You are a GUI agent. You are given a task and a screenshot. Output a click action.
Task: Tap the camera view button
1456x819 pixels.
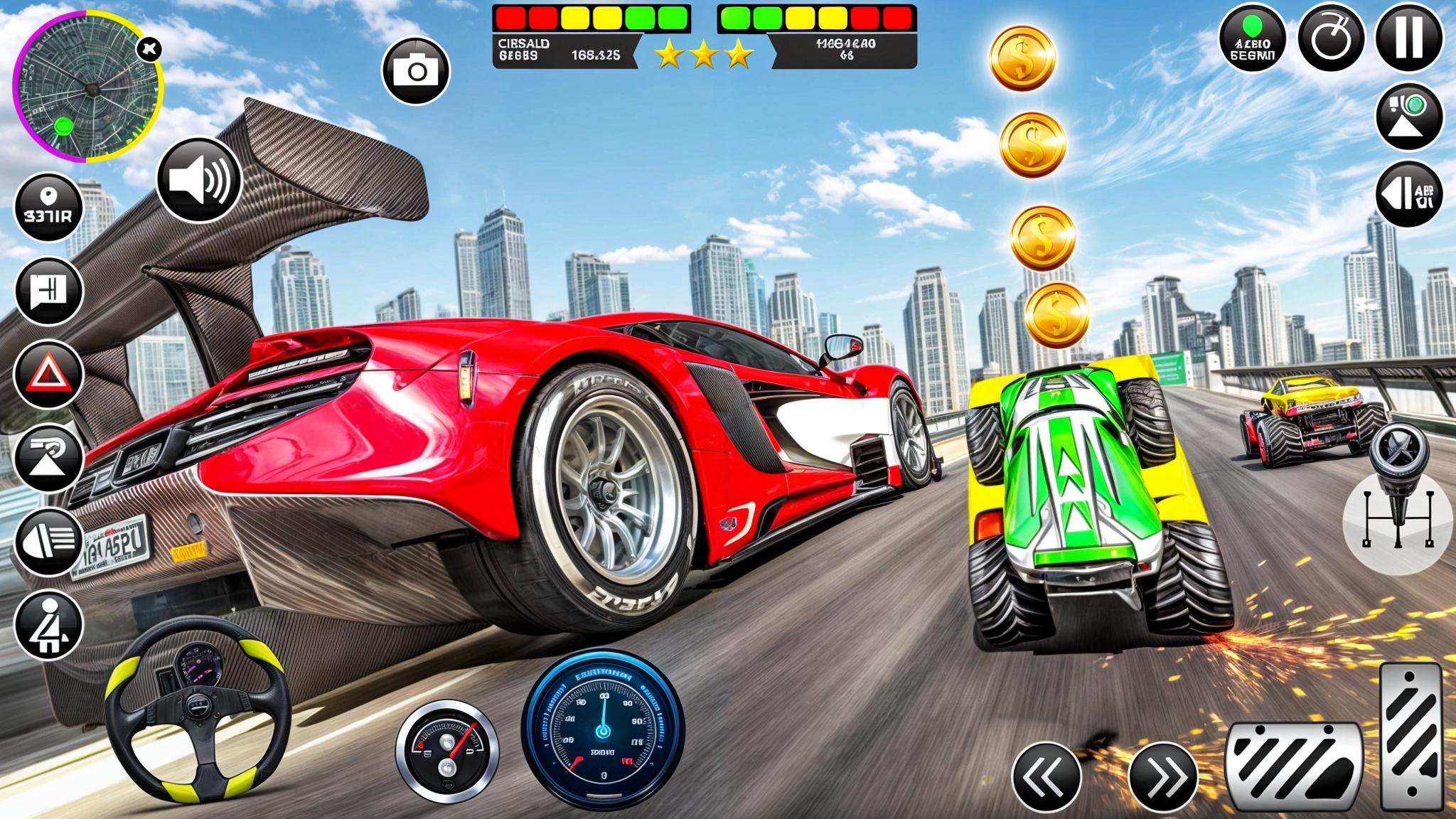pos(416,70)
